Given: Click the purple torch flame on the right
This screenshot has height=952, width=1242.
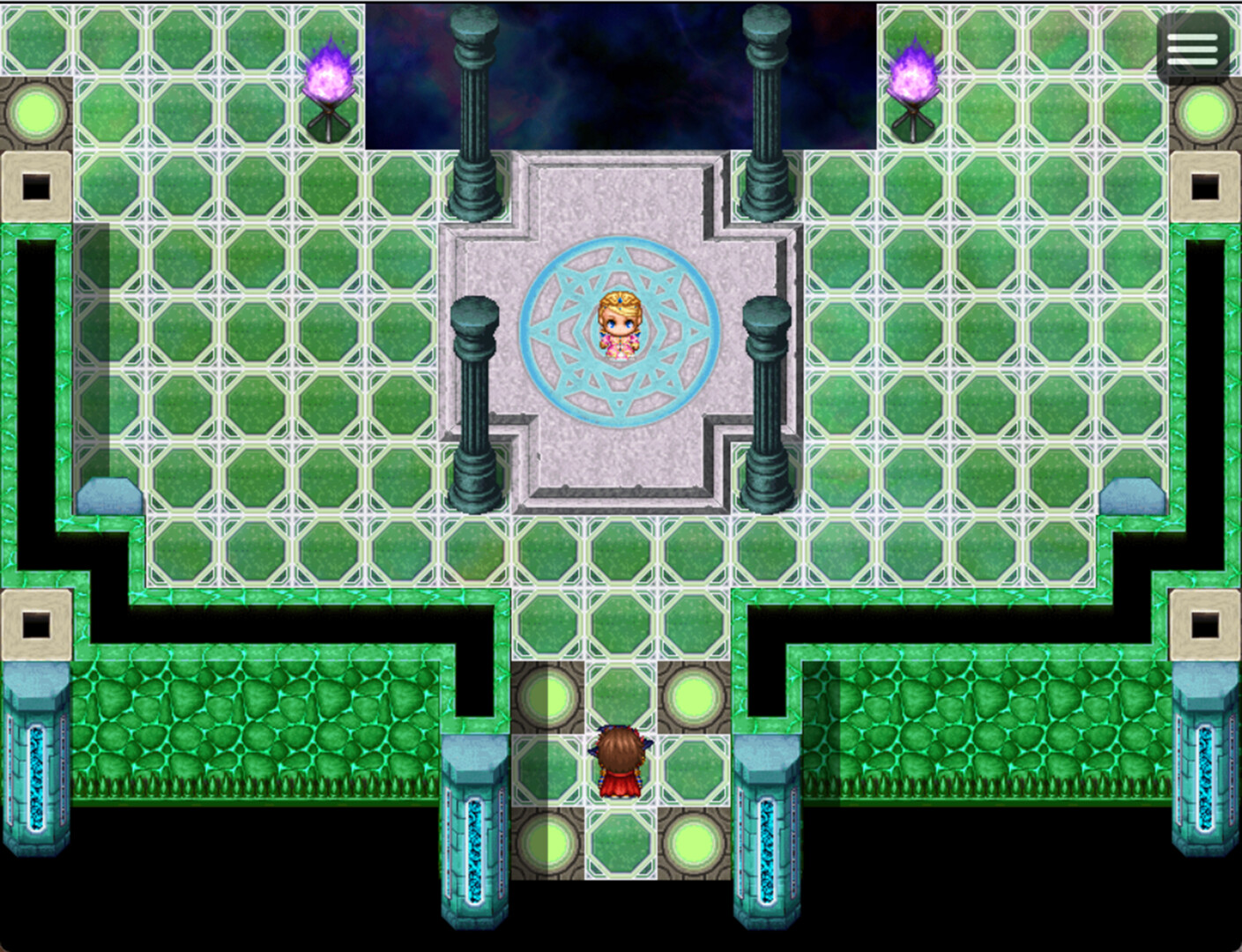Looking at the screenshot, I should click(912, 75).
